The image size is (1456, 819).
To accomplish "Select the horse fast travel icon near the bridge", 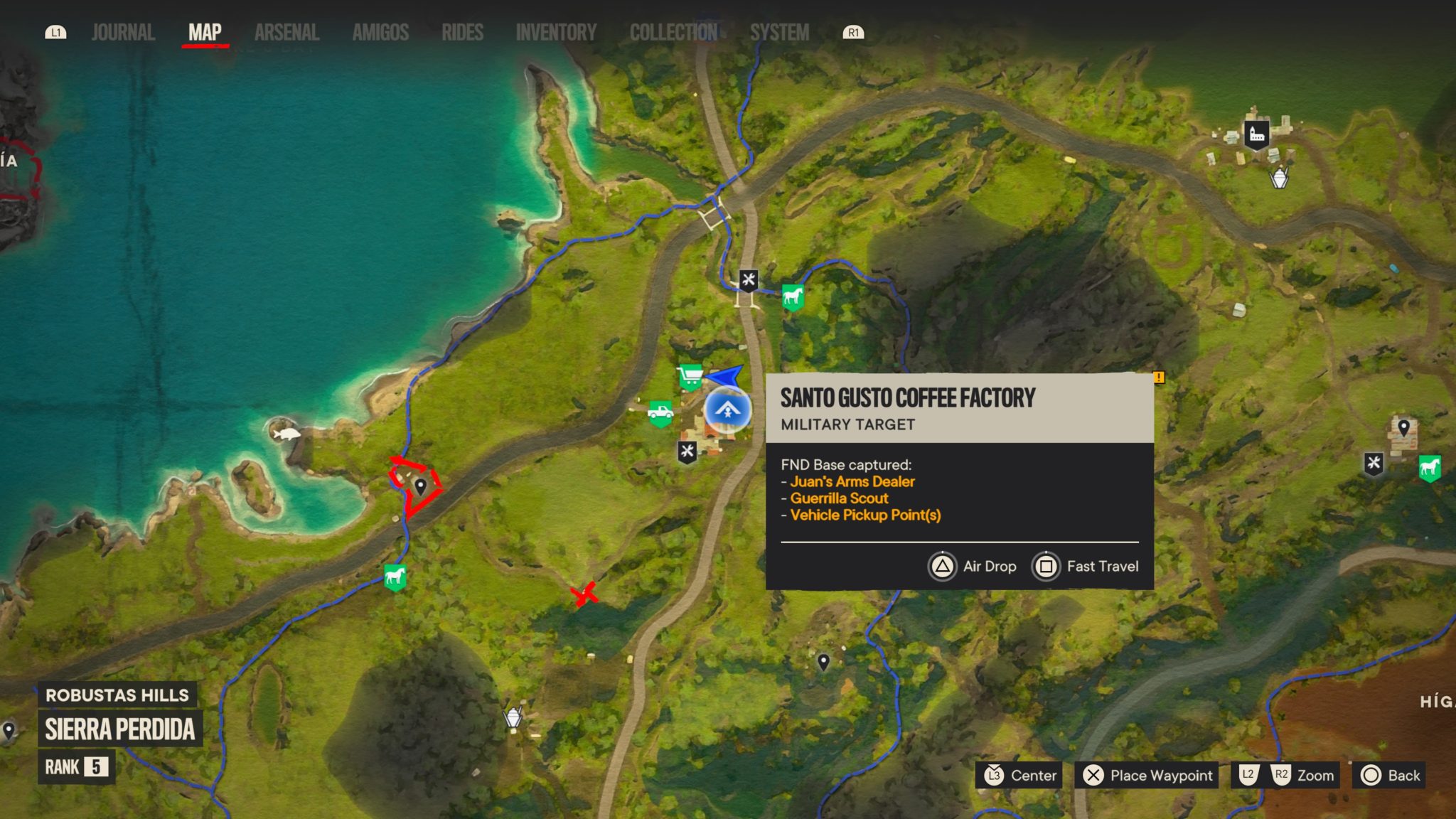I will [x=792, y=298].
